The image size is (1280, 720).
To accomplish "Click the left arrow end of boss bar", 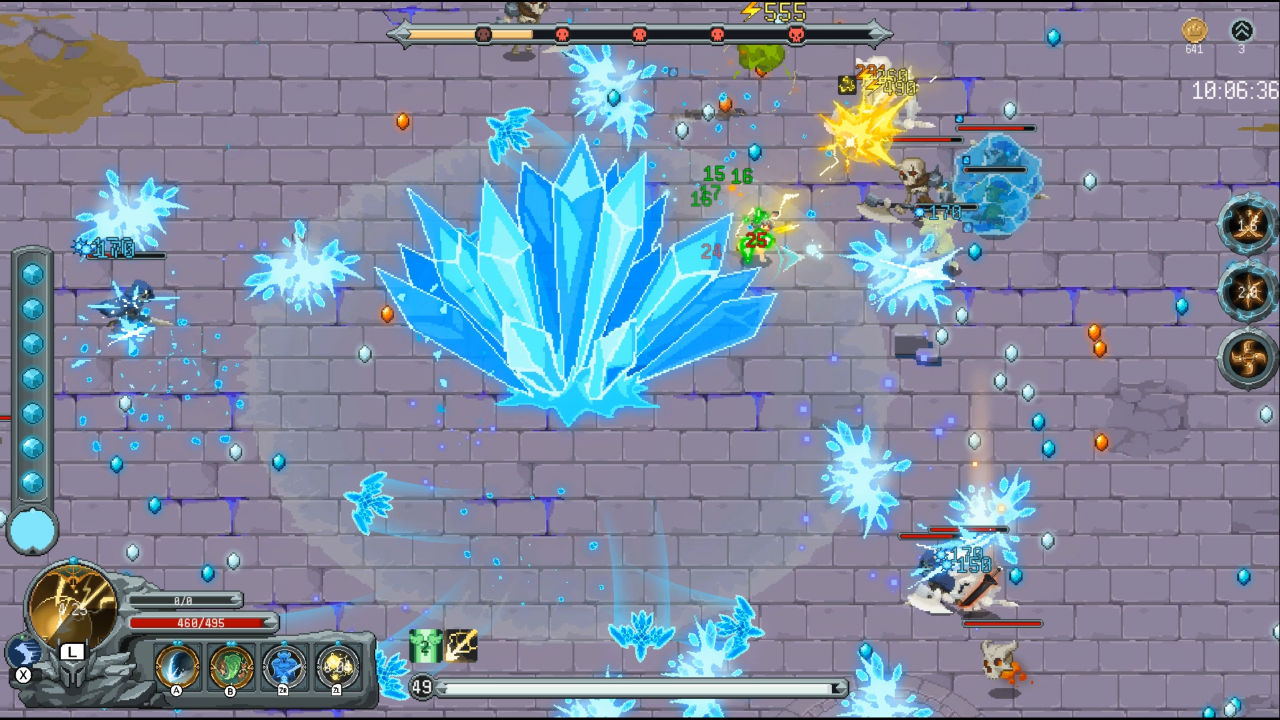I will tap(400, 33).
